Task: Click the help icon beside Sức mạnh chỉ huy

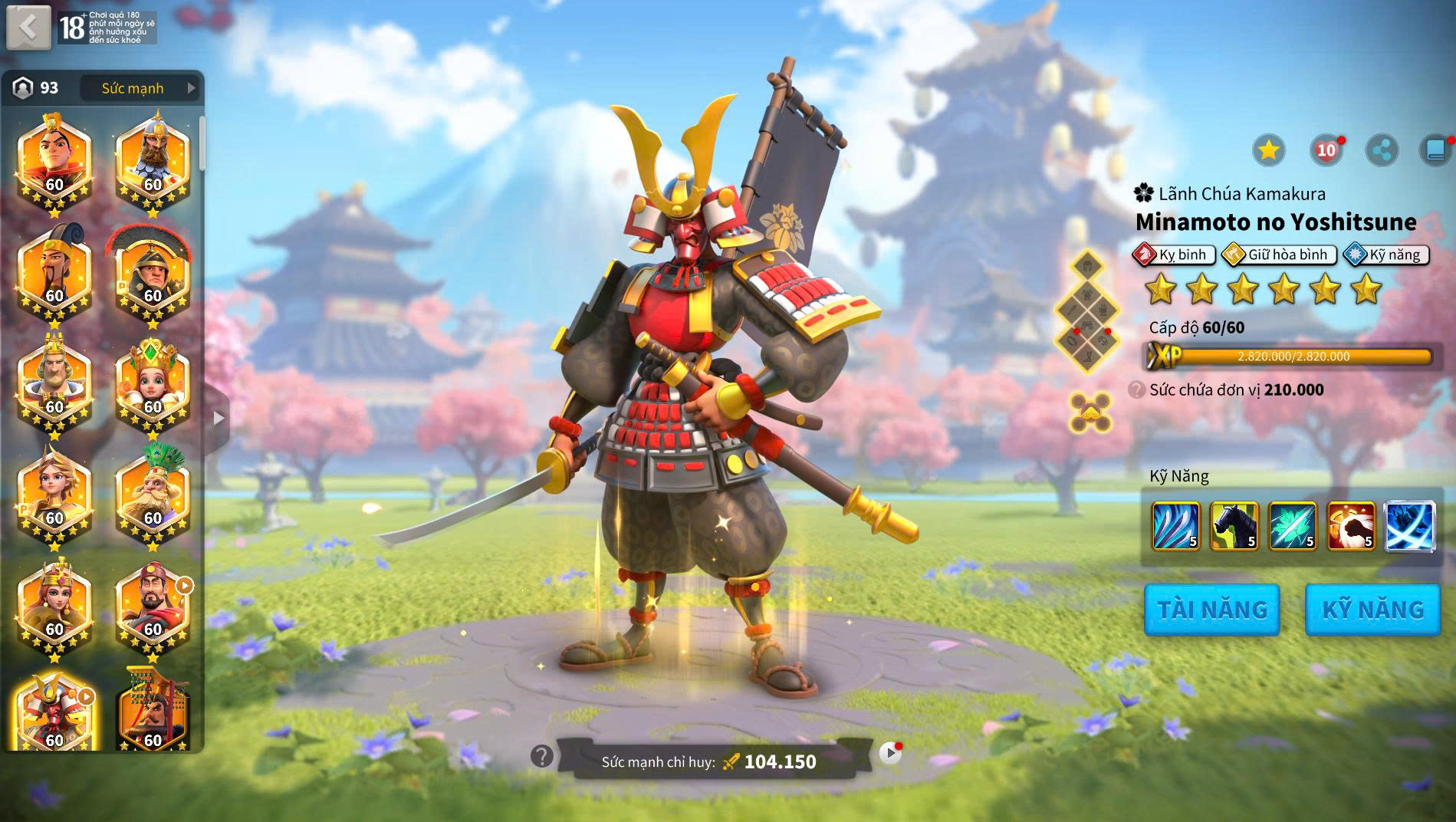Action: [541, 756]
